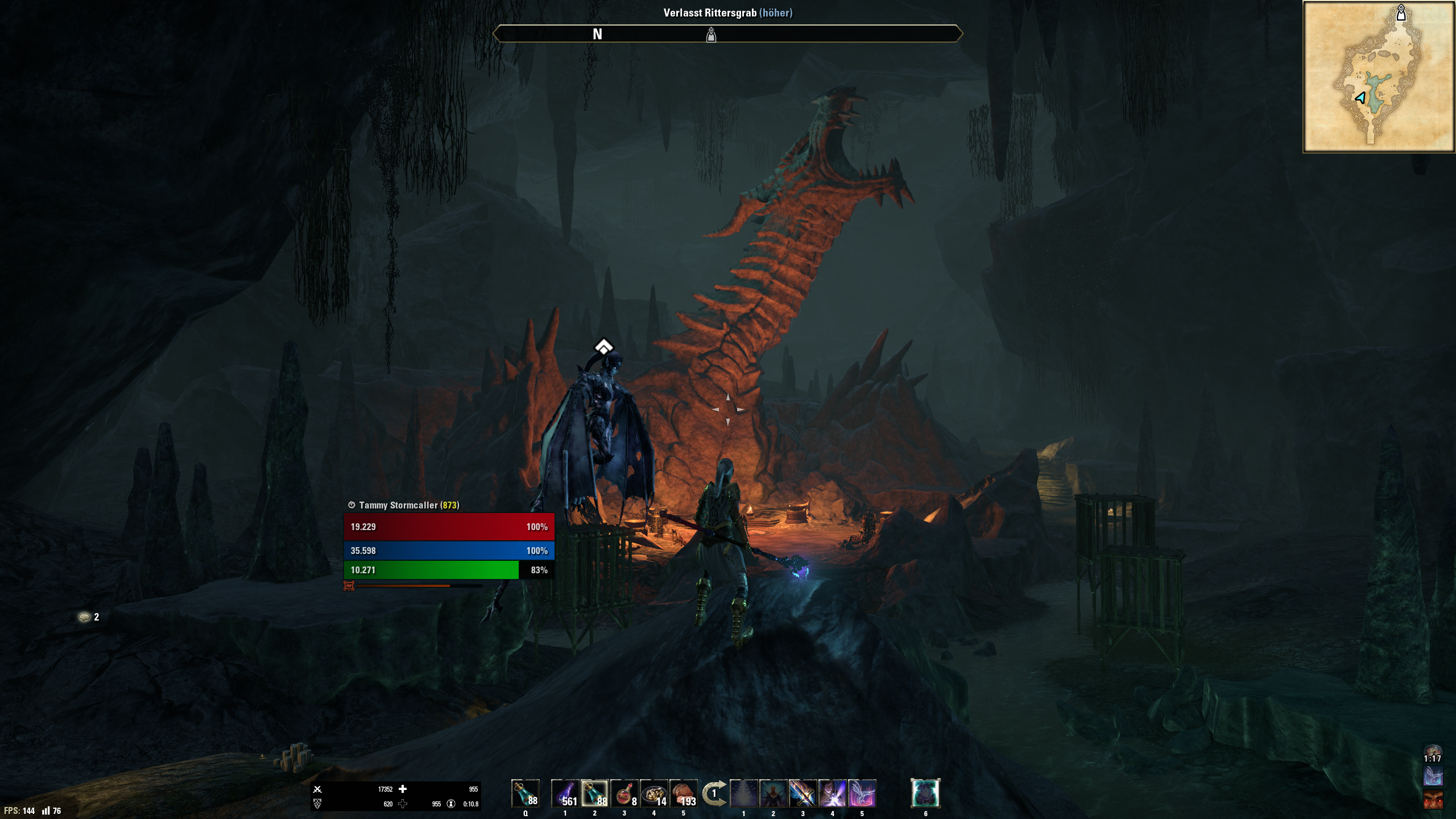This screenshot has height=819, width=1456.
Task: Click the door marker on the compass bar
Action: (711, 35)
